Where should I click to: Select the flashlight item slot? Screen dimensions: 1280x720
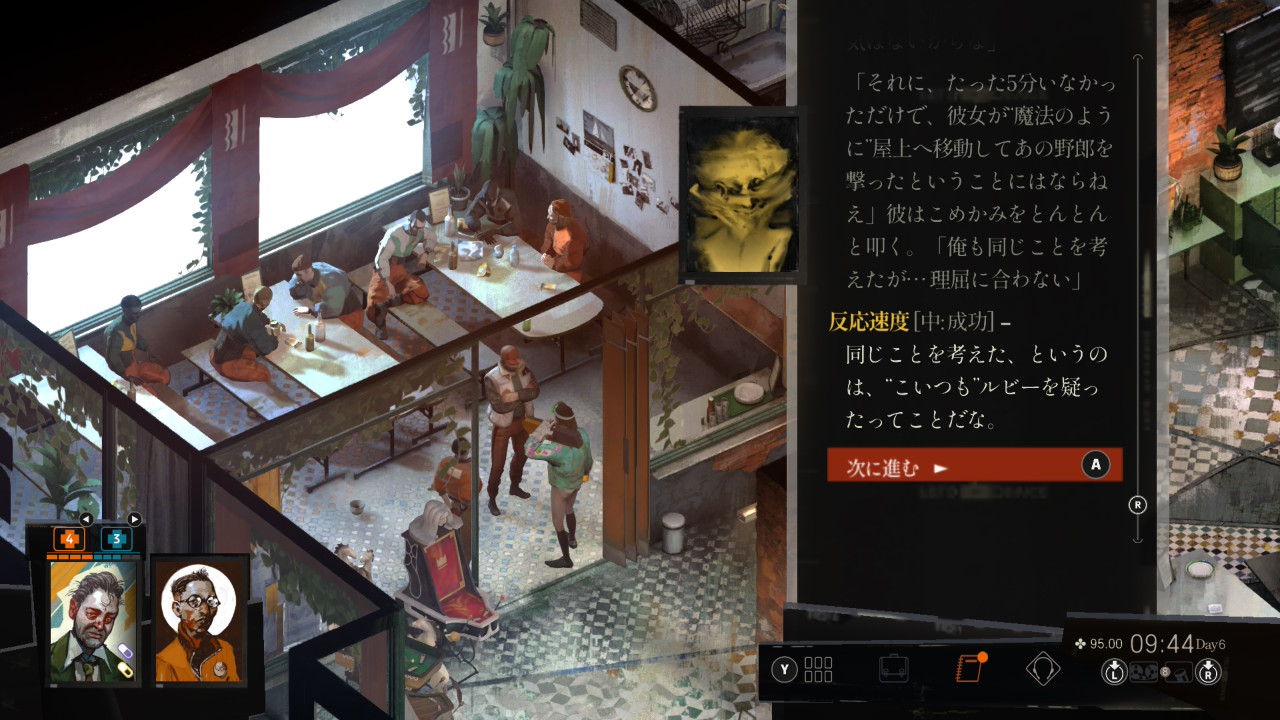click(1179, 672)
